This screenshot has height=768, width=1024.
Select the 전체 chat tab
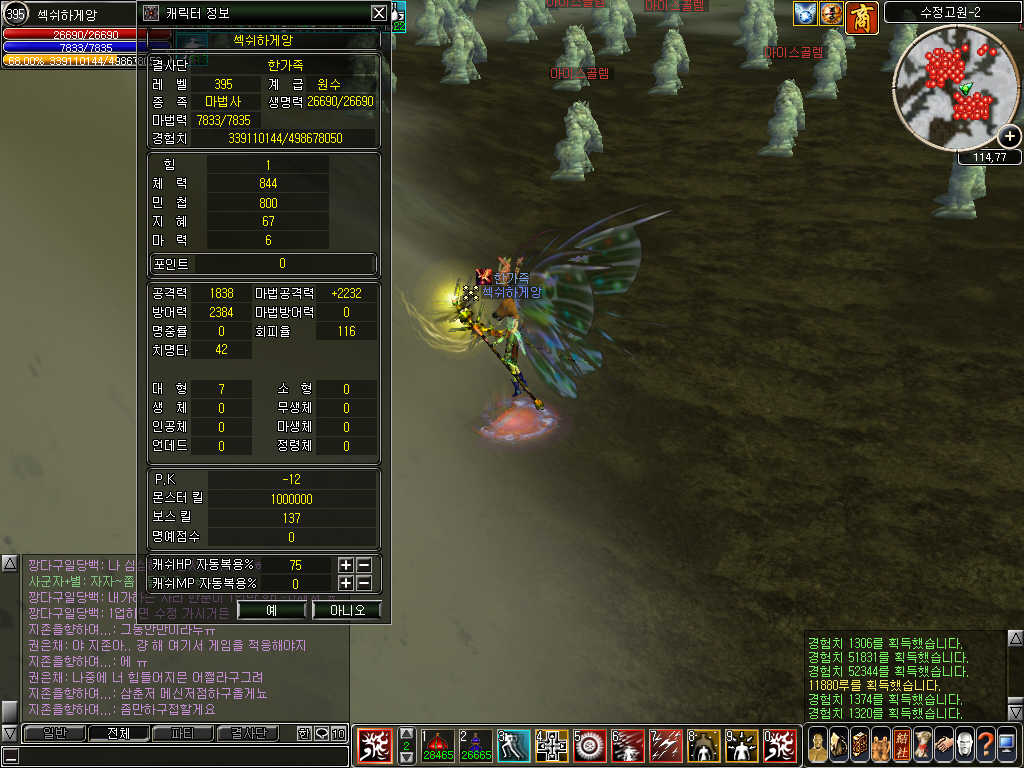click(x=118, y=733)
